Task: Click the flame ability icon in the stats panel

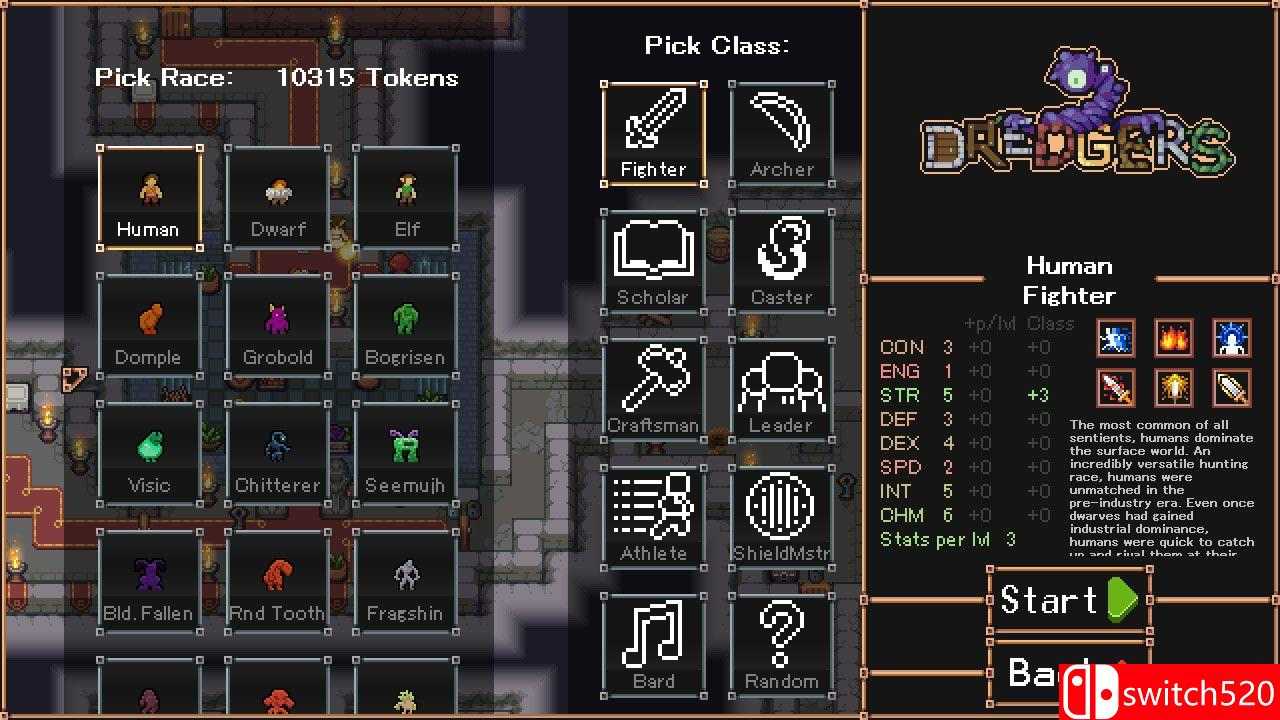Action: tap(1173, 338)
